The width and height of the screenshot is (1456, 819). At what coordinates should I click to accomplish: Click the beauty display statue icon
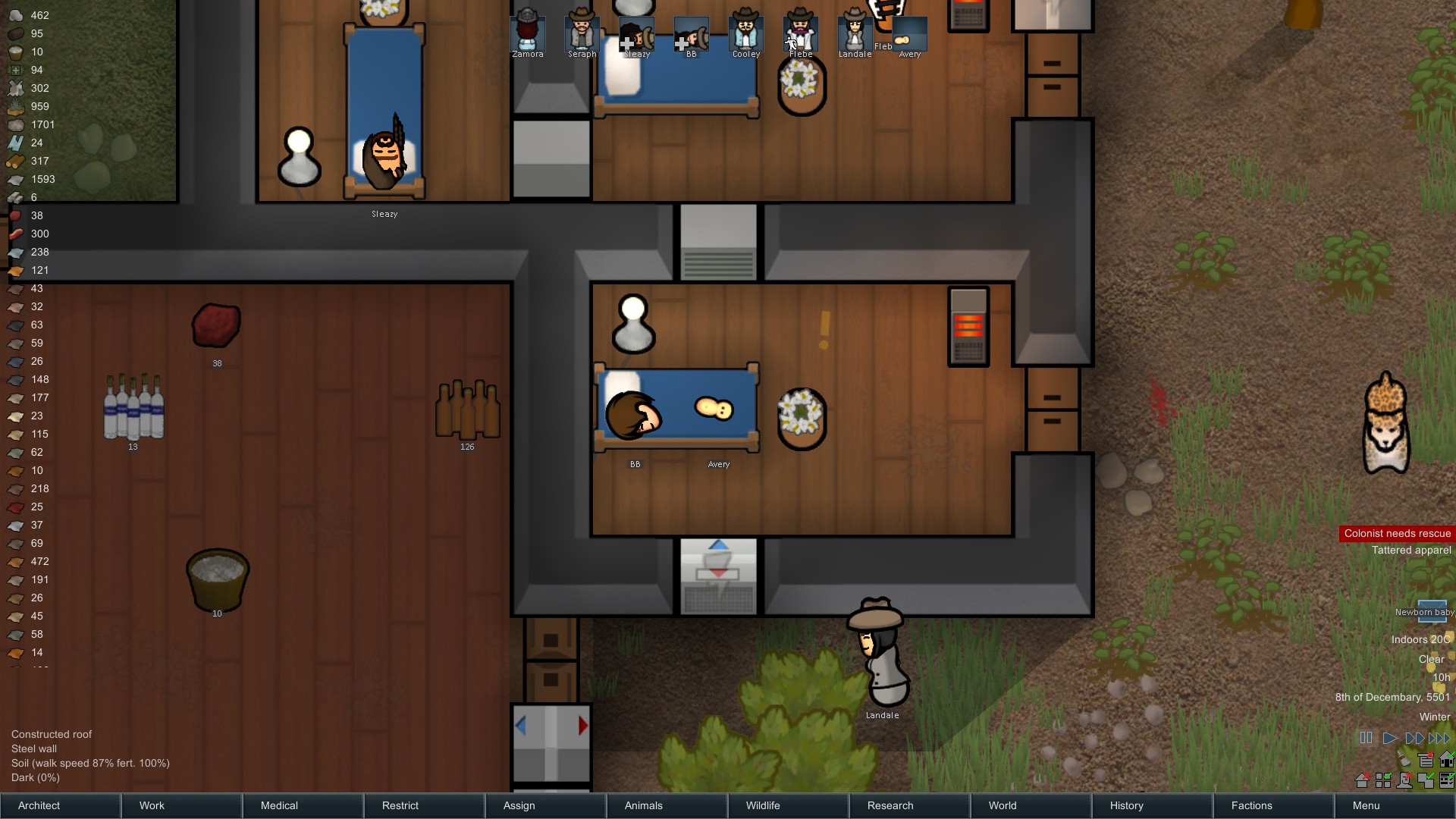(x=1404, y=781)
